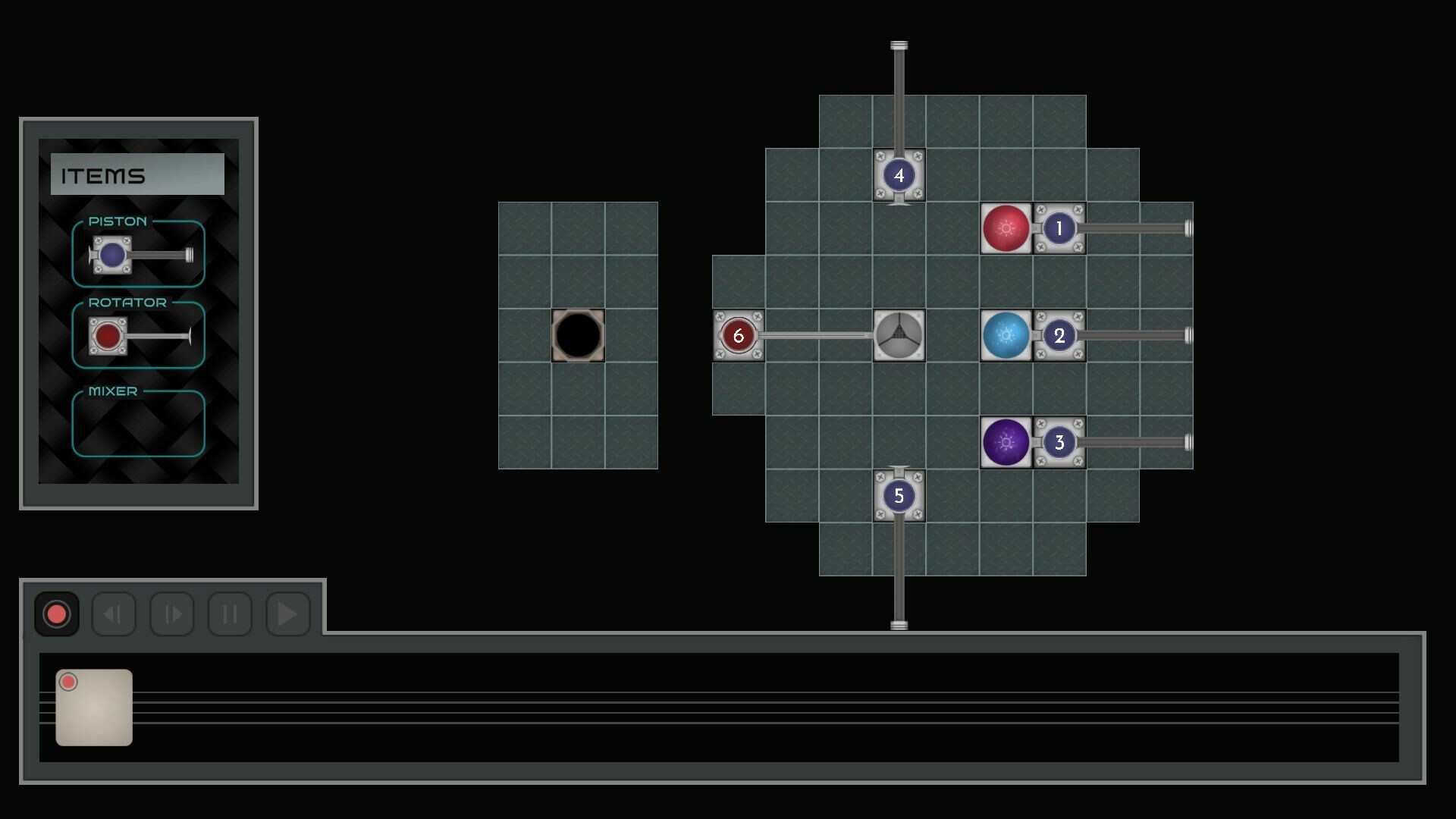Click the red light orb beside piston 1
This screenshot has height=819, width=1456.
click(x=1007, y=227)
